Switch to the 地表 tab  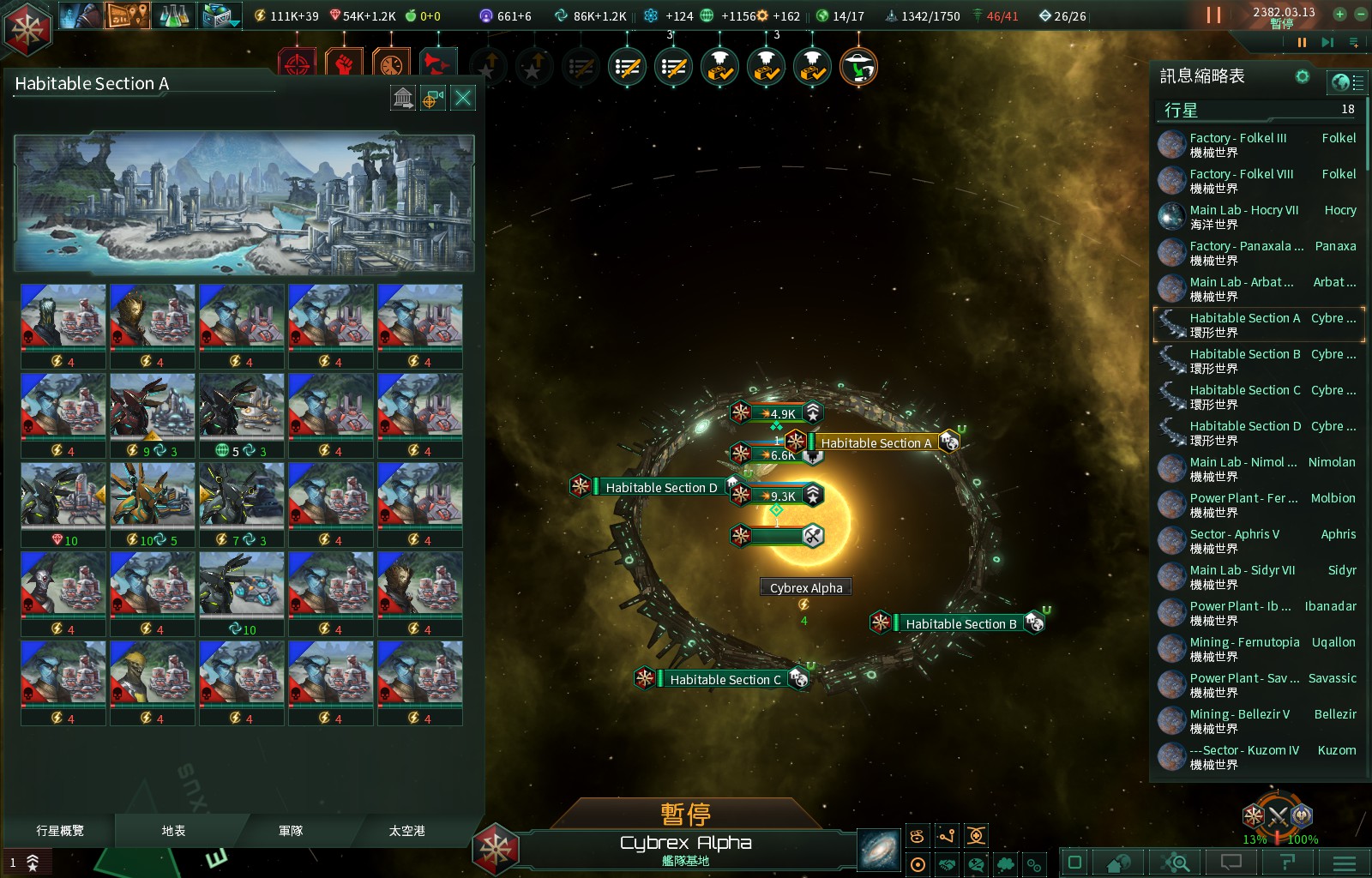[173, 830]
